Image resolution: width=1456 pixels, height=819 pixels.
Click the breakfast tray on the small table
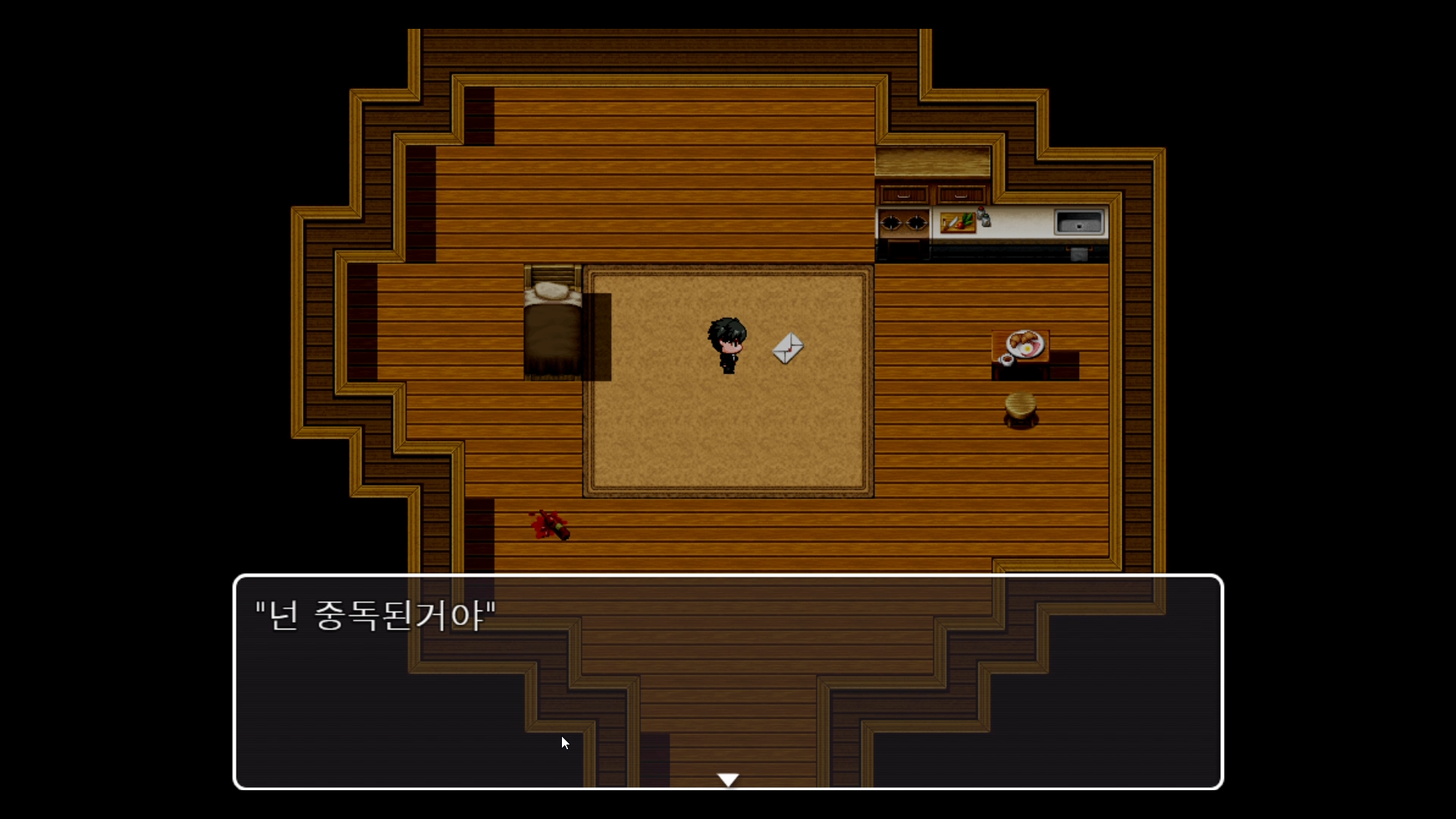(1025, 345)
